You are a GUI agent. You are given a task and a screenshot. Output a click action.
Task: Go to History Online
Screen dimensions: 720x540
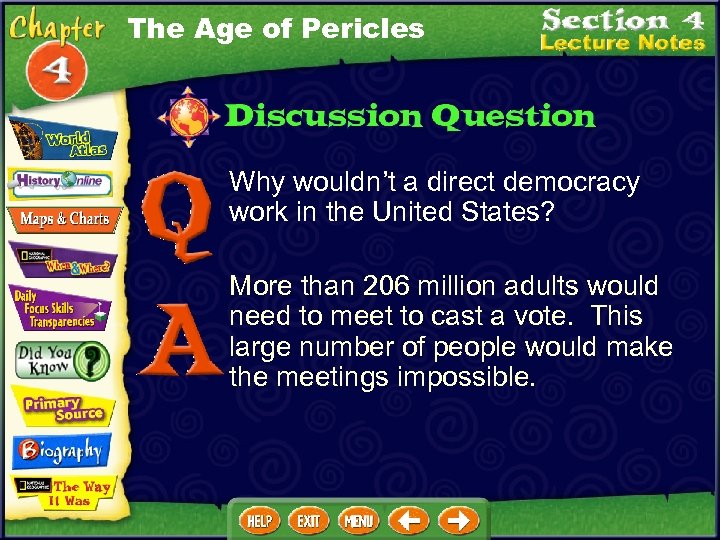click(62, 183)
